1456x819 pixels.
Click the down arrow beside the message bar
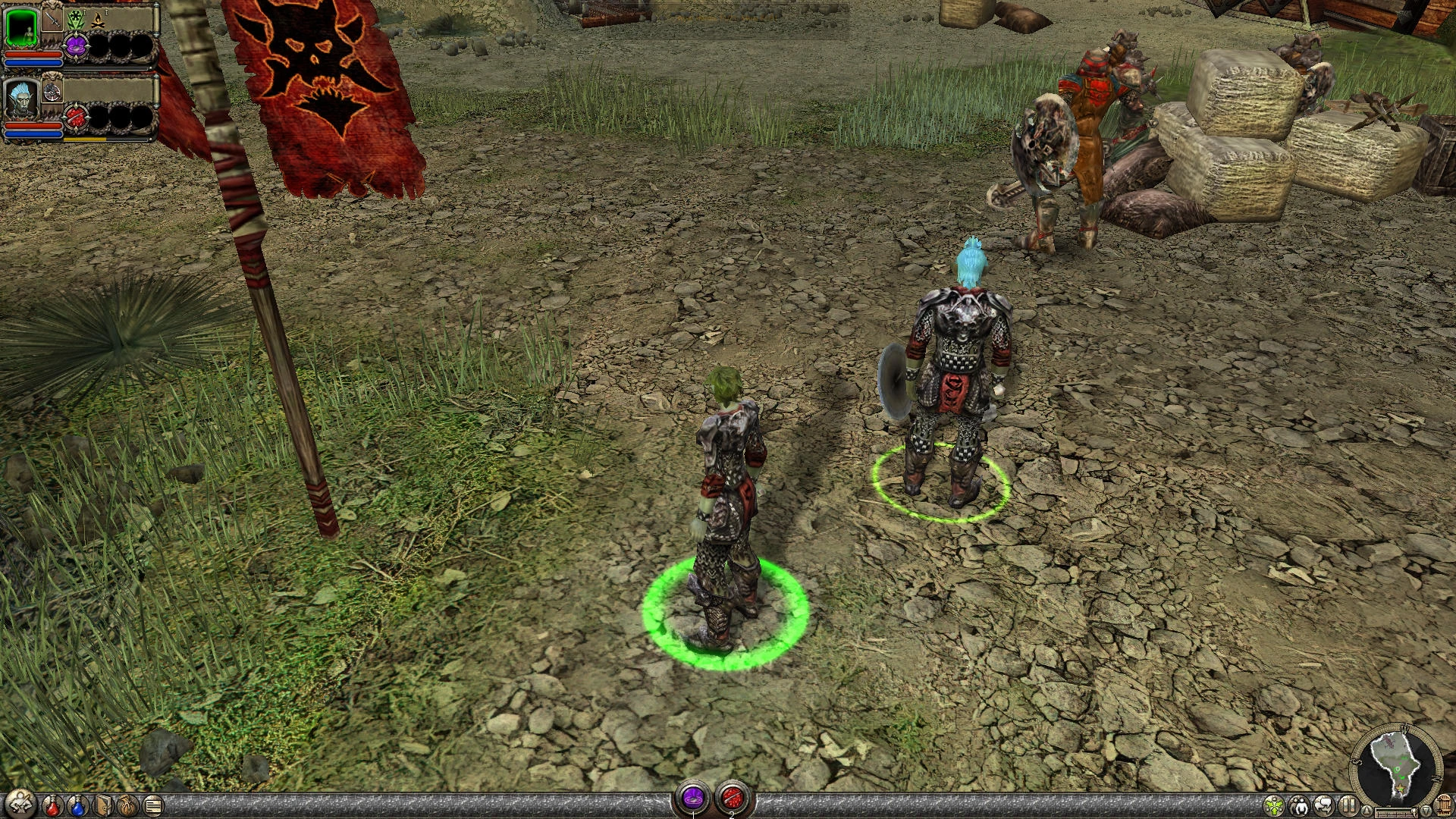click(1426, 811)
